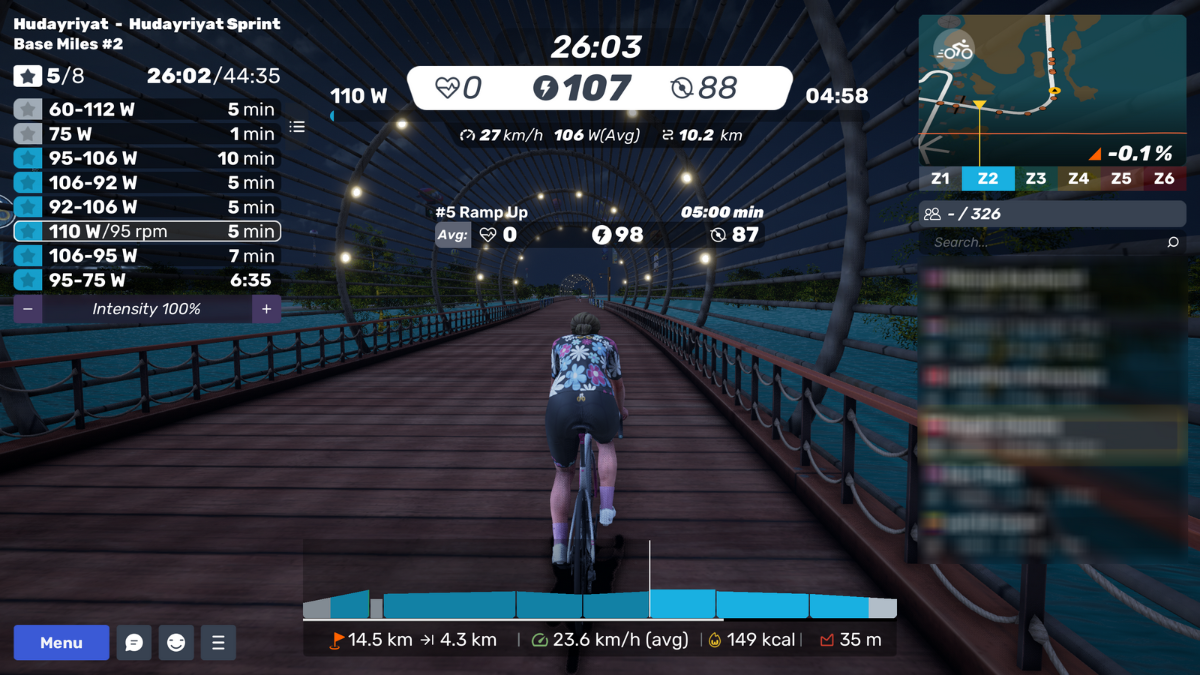Image resolution: width=1200 pixels, height=675 pixels.
Task: Click the three-line list button beside the smiley
Action: pos(218,643)
